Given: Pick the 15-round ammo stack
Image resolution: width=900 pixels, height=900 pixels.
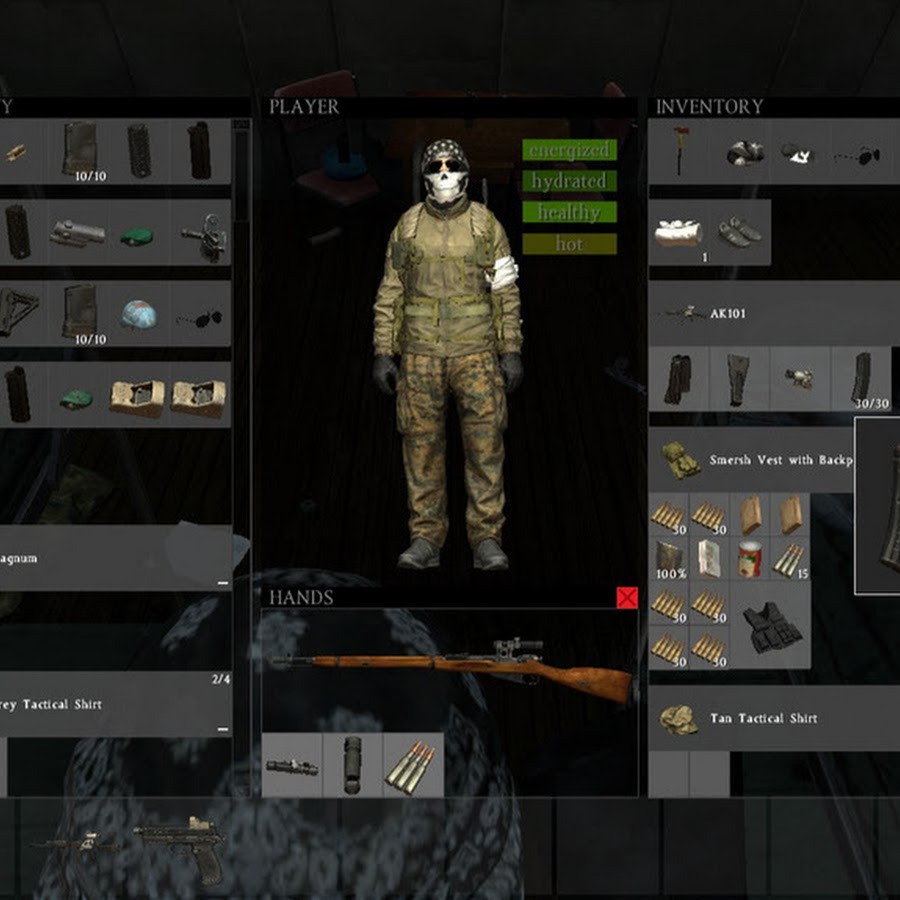Looking at the screenshot, I should tap(789, 559).
